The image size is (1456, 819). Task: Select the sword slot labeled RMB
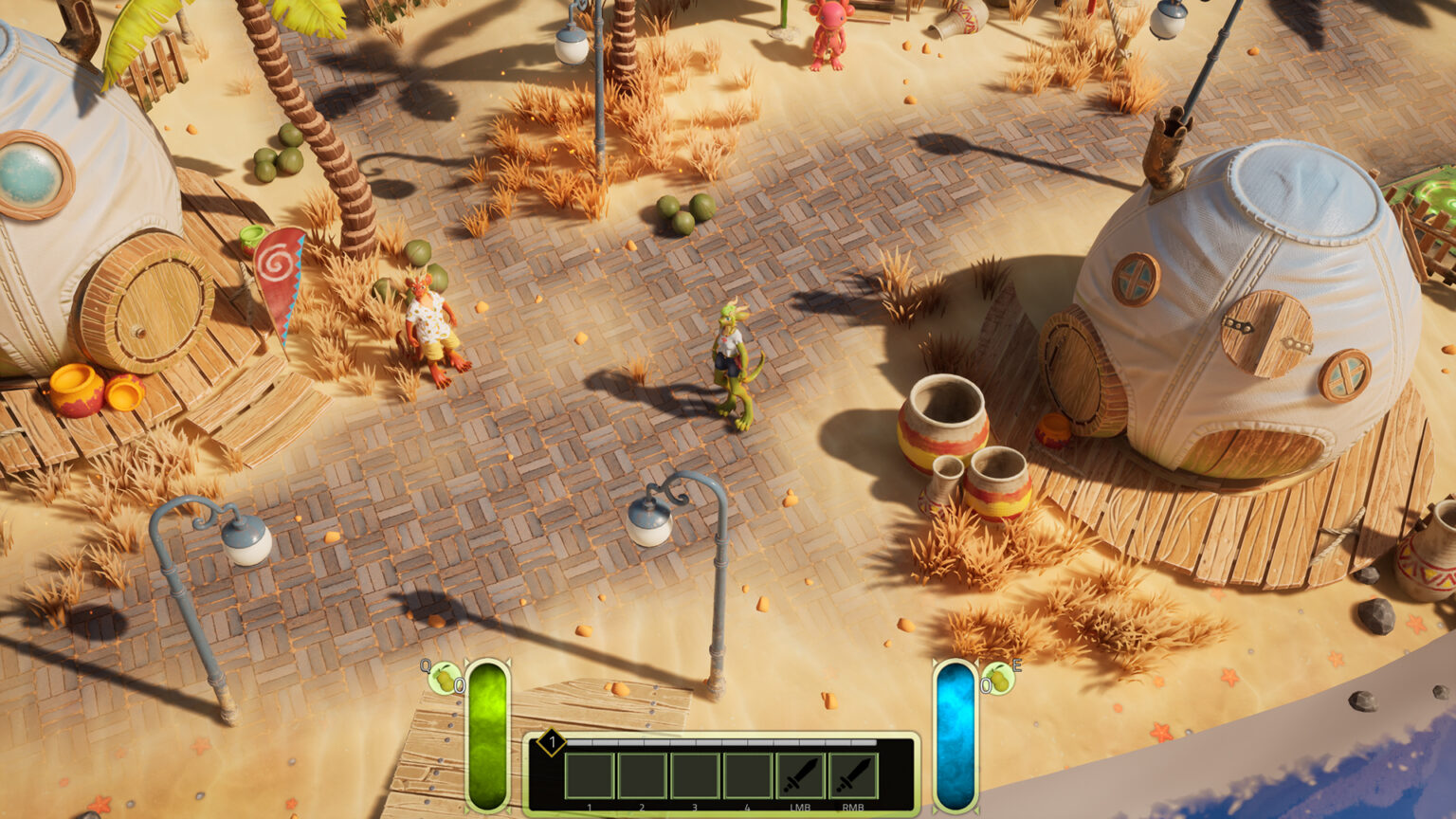click(853, 776)
